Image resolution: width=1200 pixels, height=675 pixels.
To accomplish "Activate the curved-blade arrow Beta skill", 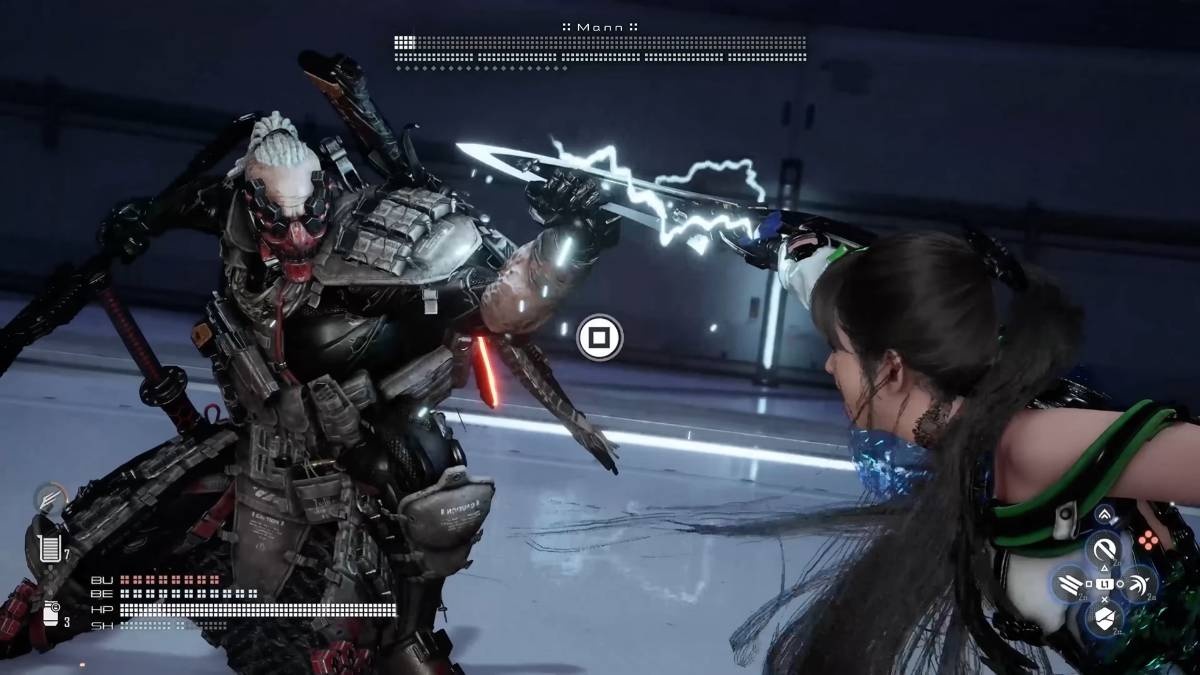I will click(1138, 582).
